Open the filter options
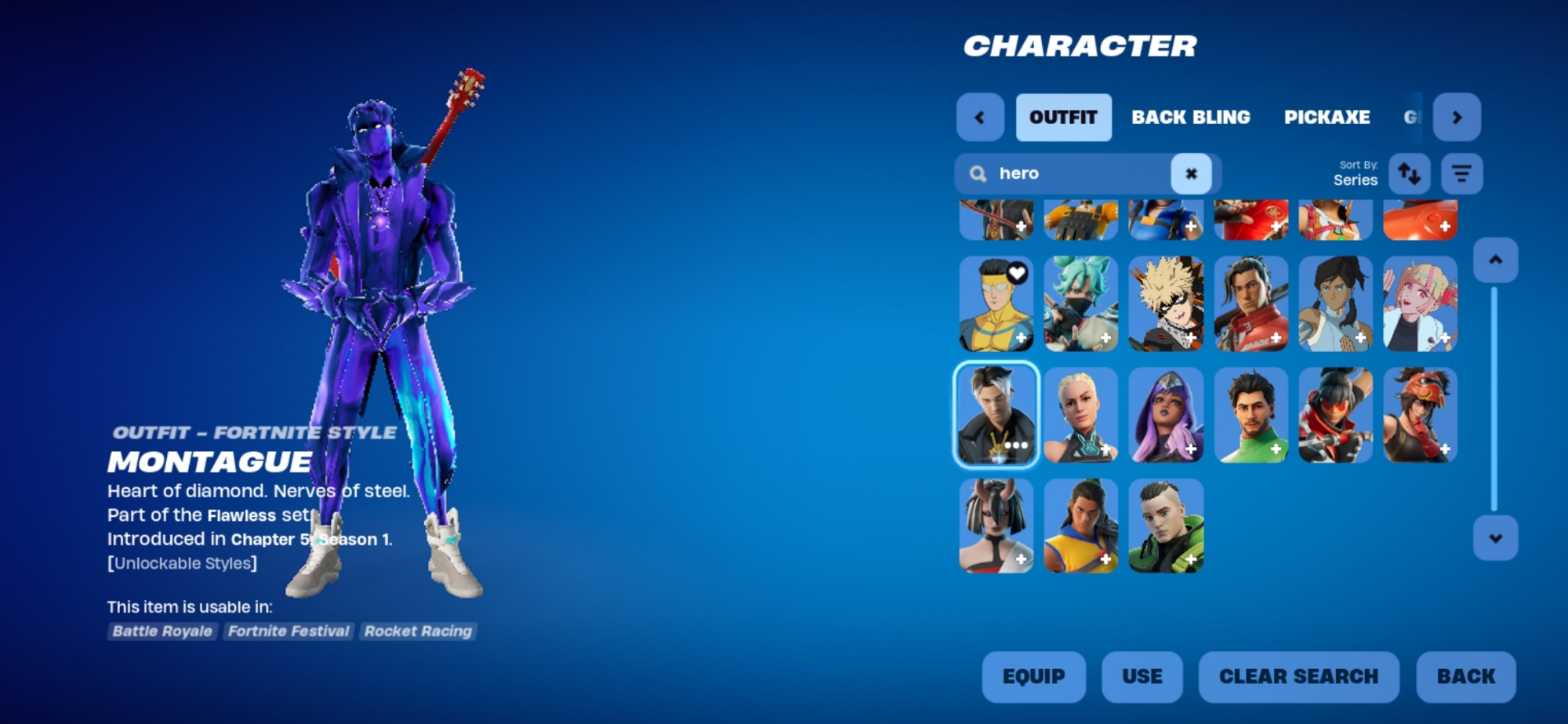Image resolution: width=1568 pixels, height=724 pixels. (1461, 173)
